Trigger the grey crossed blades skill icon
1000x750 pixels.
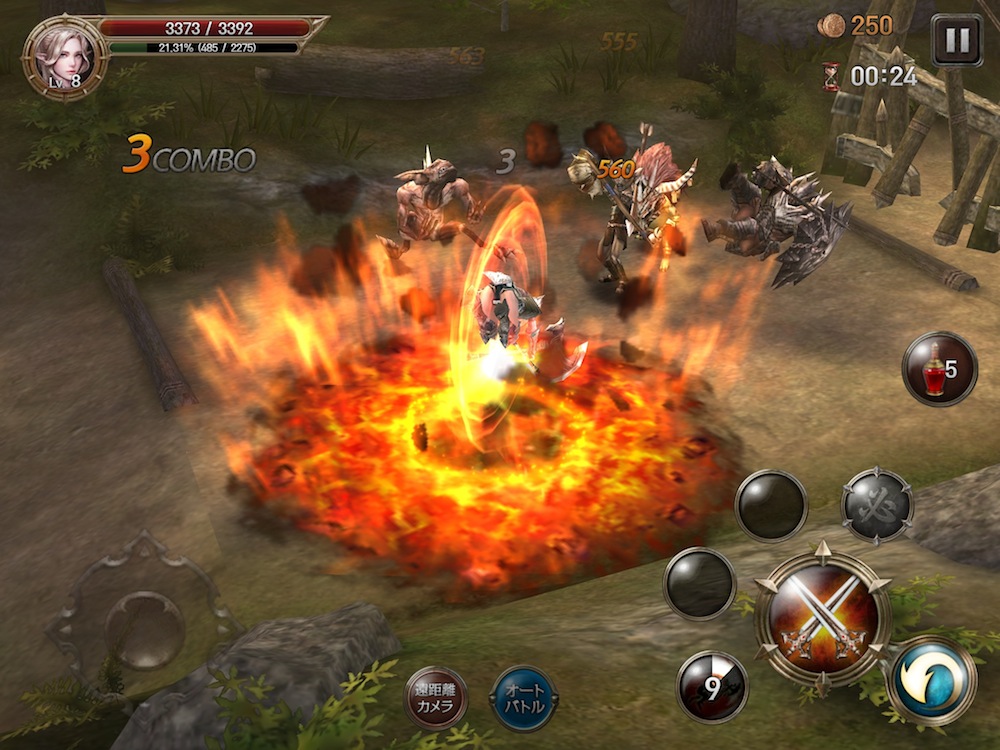[x=877, y=505]
